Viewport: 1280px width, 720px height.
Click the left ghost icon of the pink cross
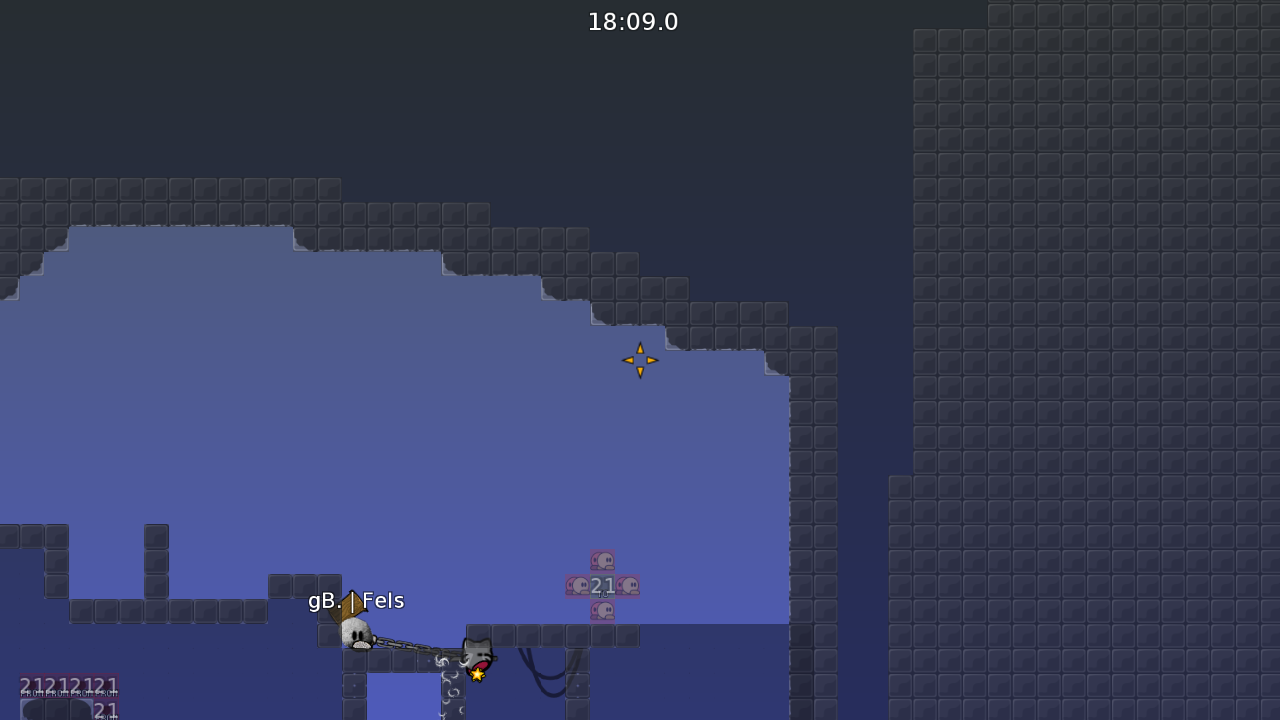tap(578, 584)
